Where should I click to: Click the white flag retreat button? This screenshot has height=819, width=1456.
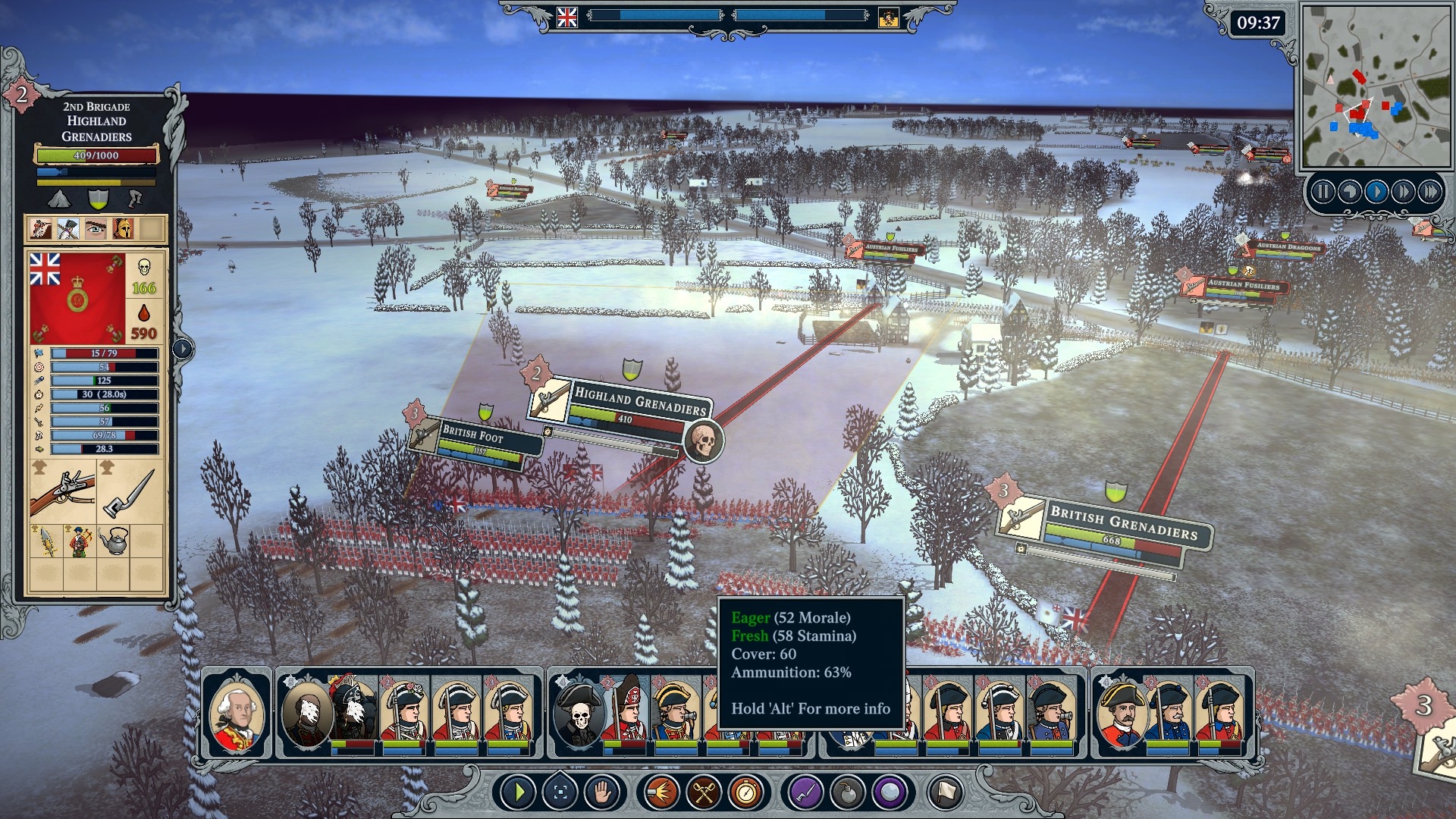point(945,793)
